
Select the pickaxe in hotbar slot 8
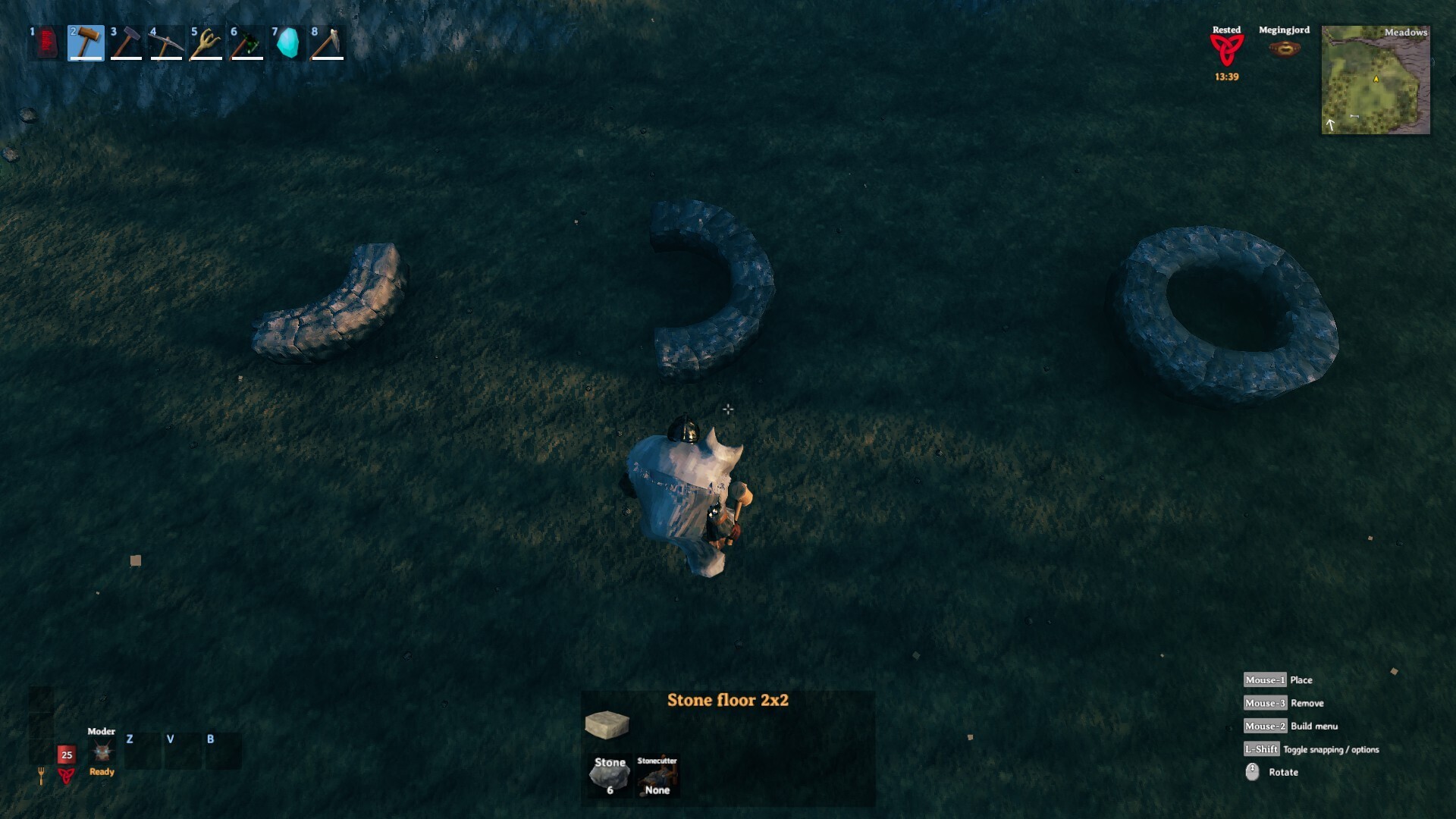click(327, 43)
